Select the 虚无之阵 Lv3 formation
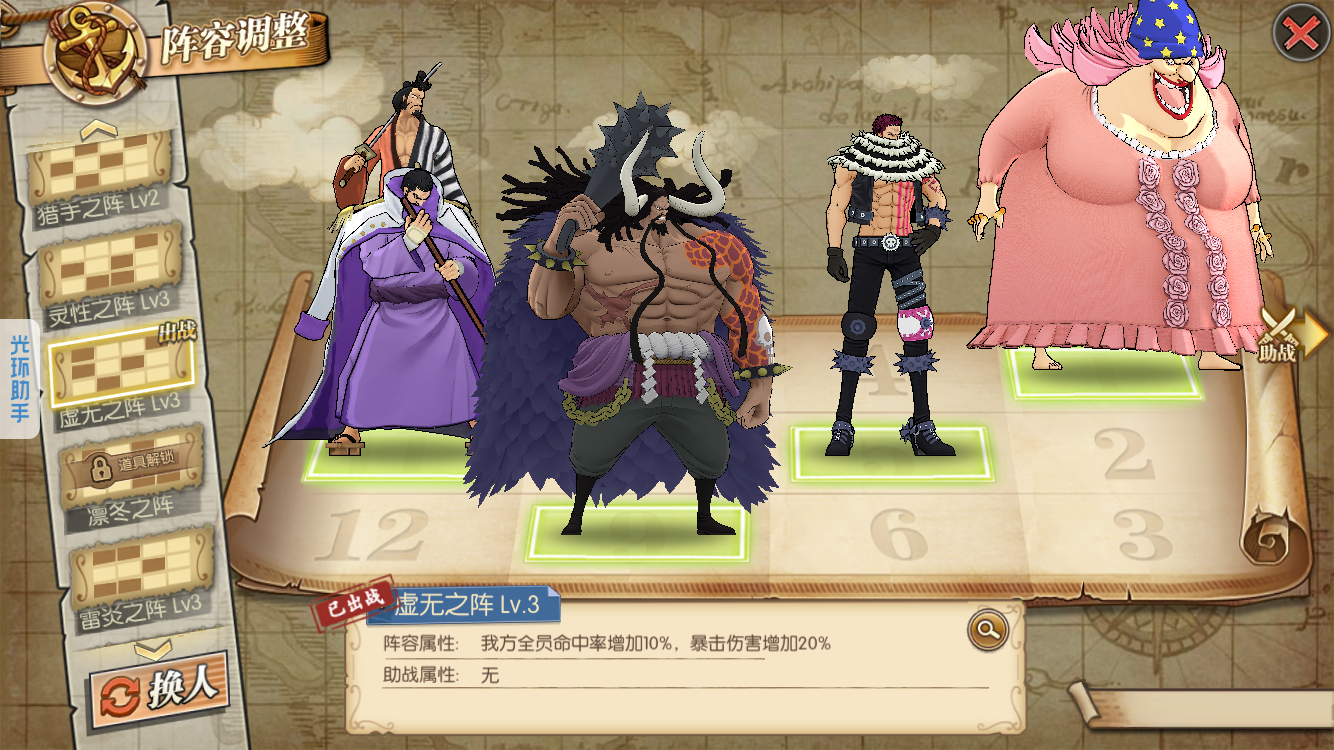 click(x=120, y=368)
